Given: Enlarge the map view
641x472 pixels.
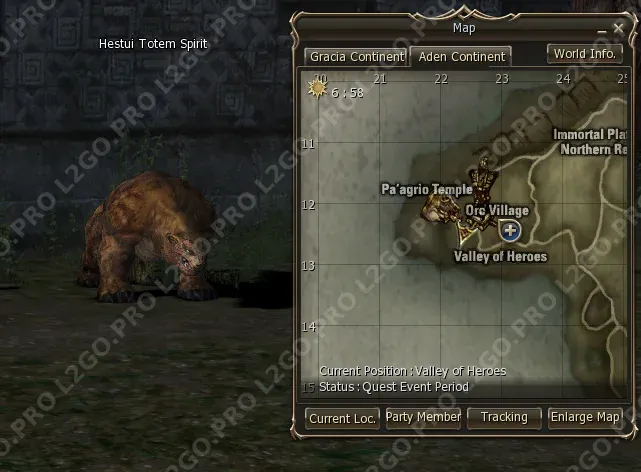Looking at the screenshot, I should click(x=585, y=417).
